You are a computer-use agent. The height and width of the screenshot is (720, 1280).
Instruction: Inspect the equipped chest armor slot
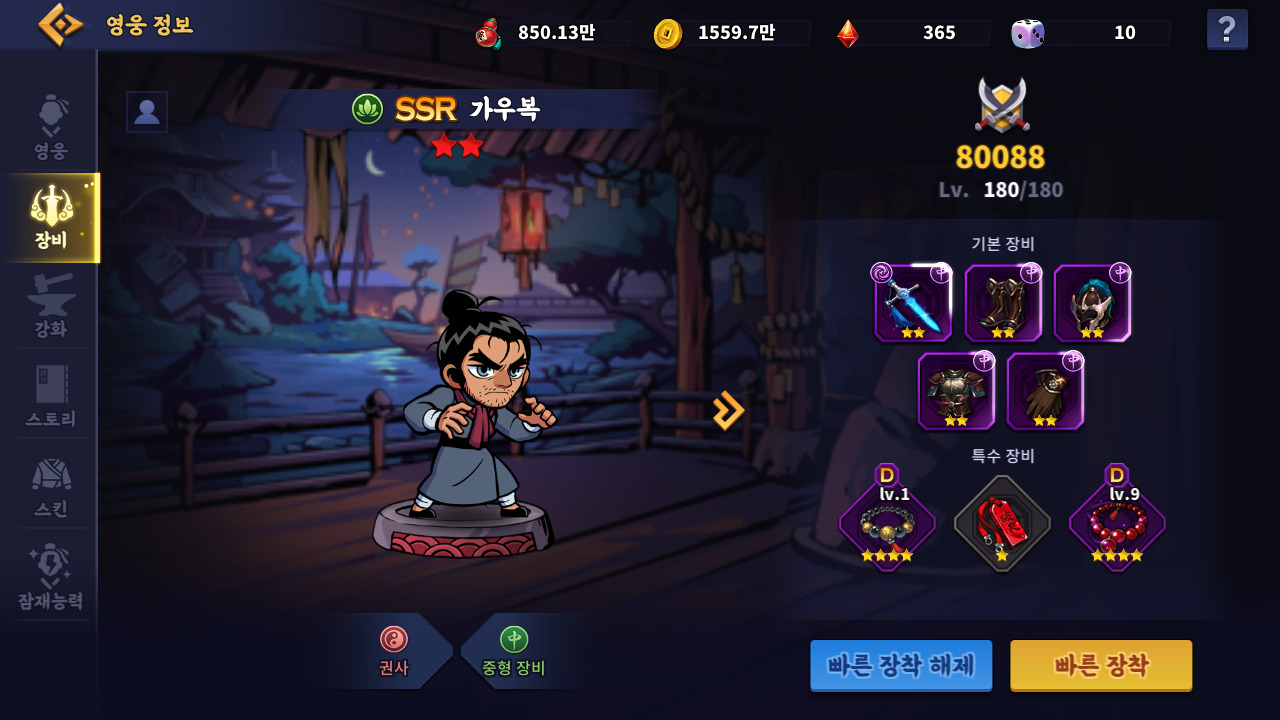click(956, 391)
